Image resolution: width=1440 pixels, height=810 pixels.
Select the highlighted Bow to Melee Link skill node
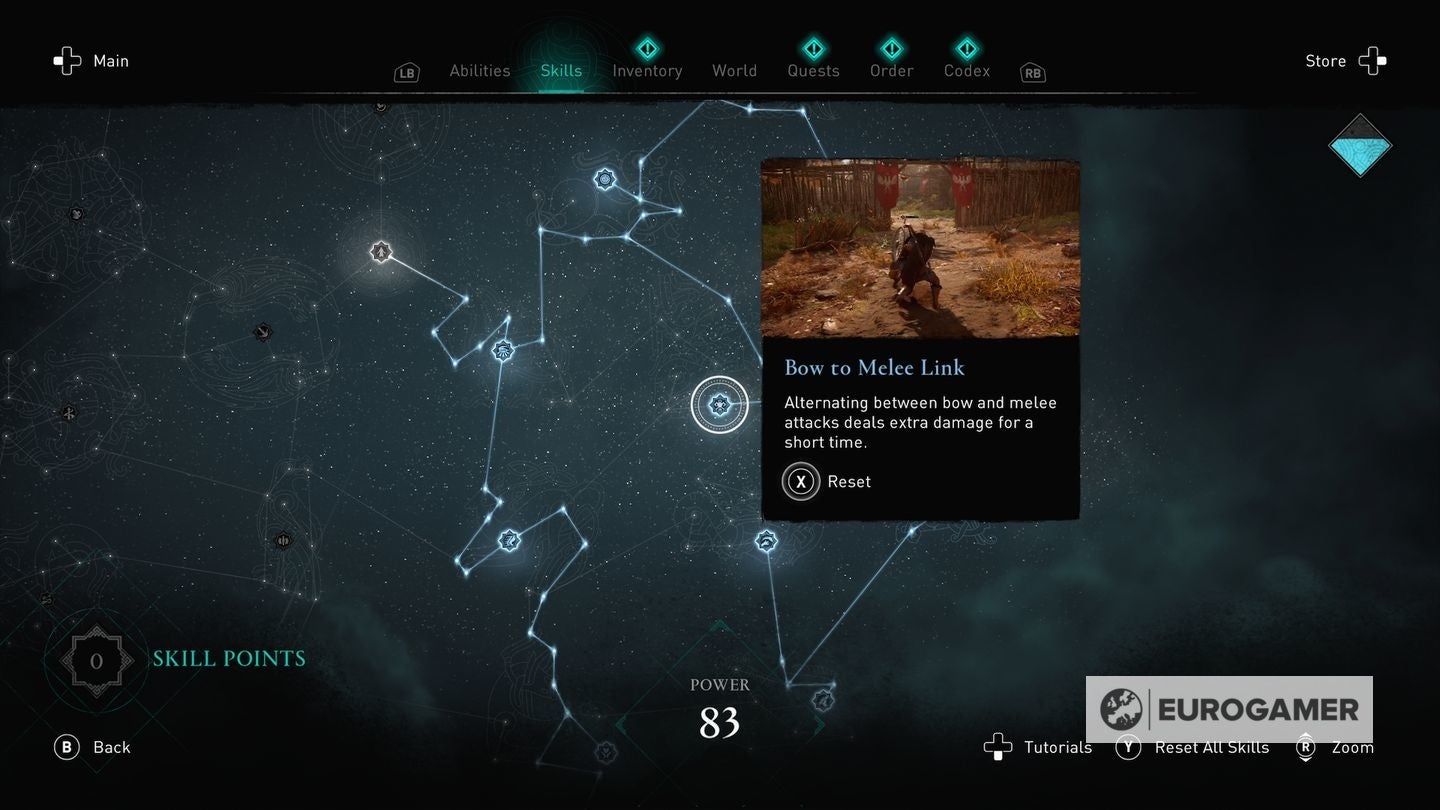click(x=719, y=404)
